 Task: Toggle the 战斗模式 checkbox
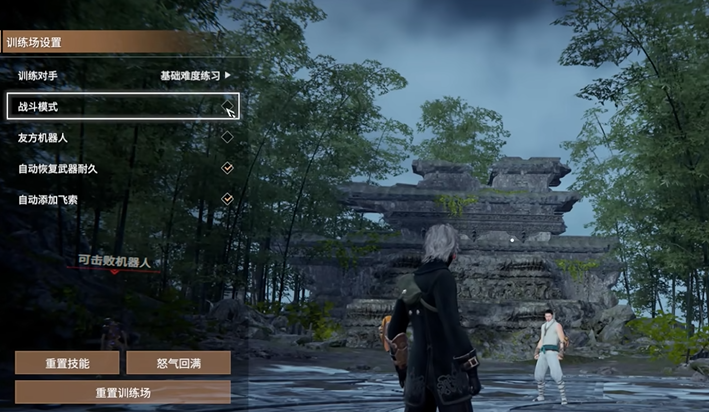point(227,105)
